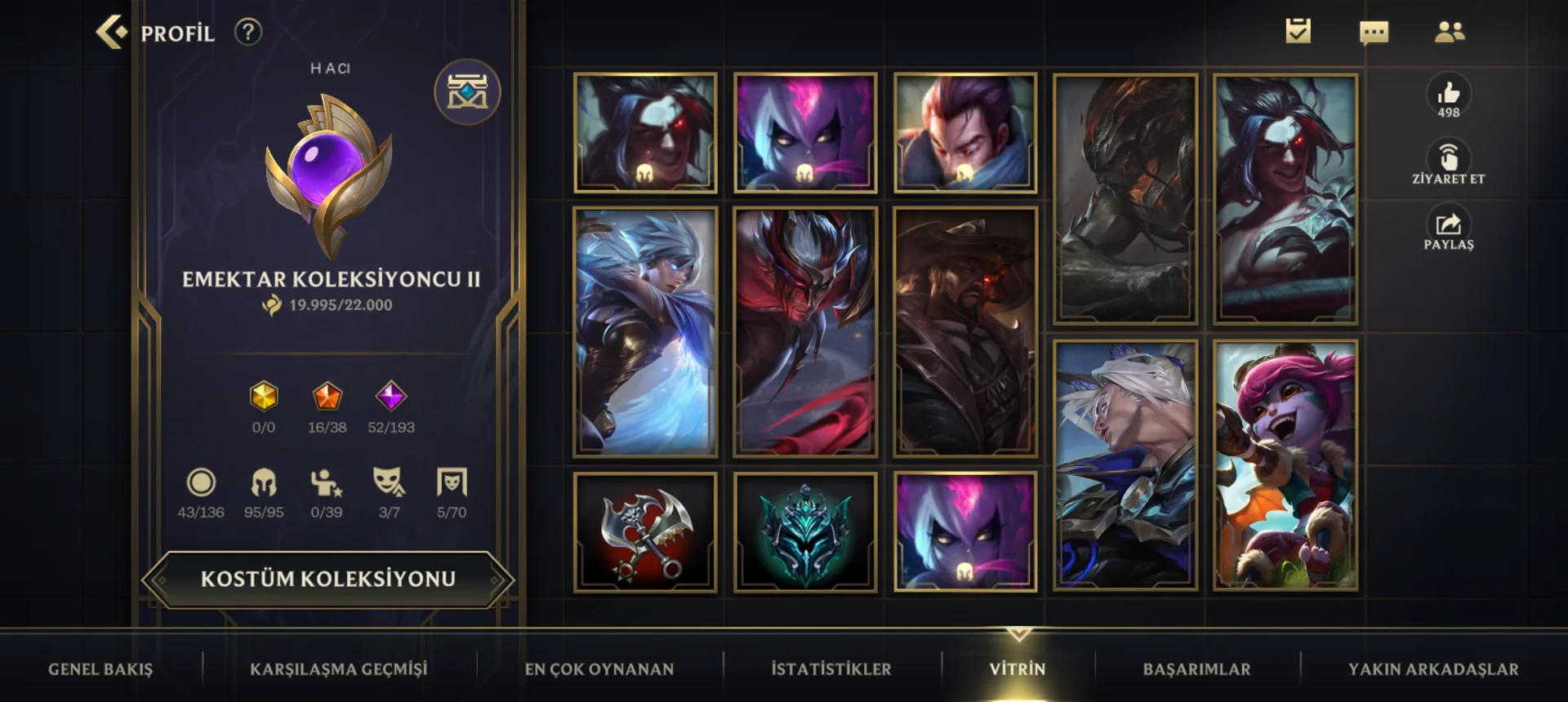Screen dimensions: 1568x702
Task: Go back using the Profil arrow
Action: 113,33
